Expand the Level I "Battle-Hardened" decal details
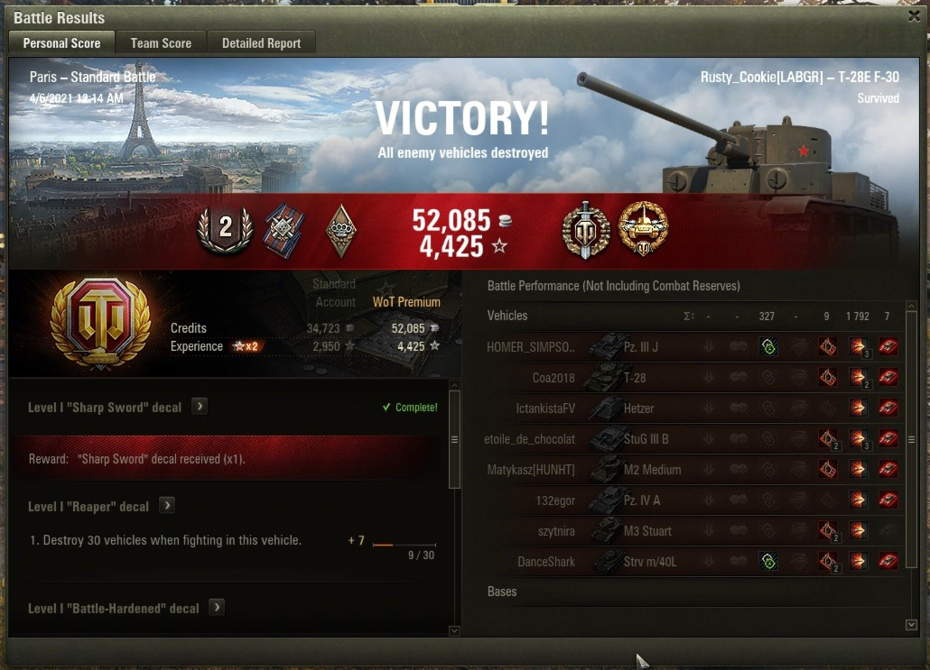The width and height of the screenshot is (930, 670). click(x=216, y=608)
